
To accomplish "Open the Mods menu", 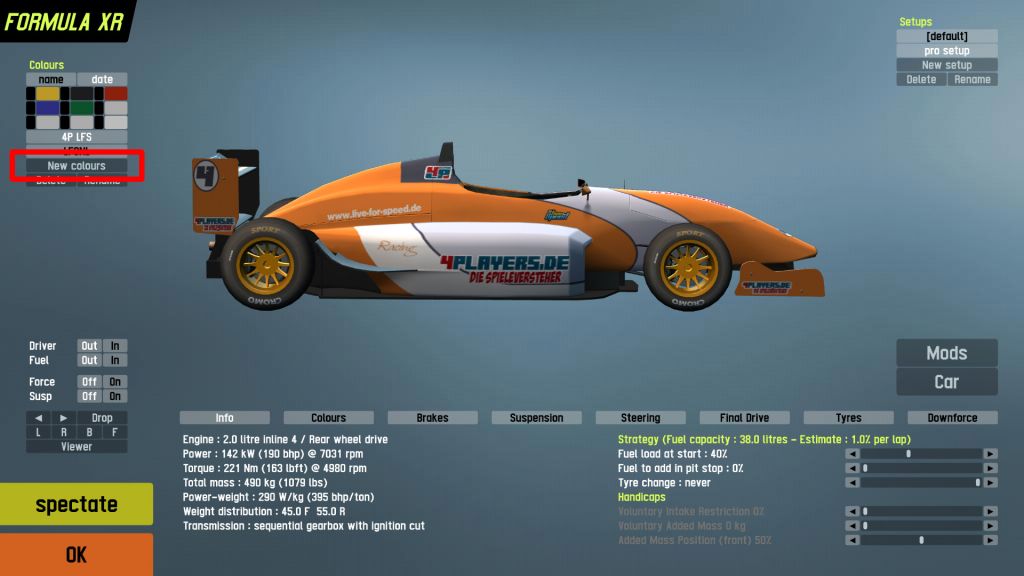I will (946, 353).
